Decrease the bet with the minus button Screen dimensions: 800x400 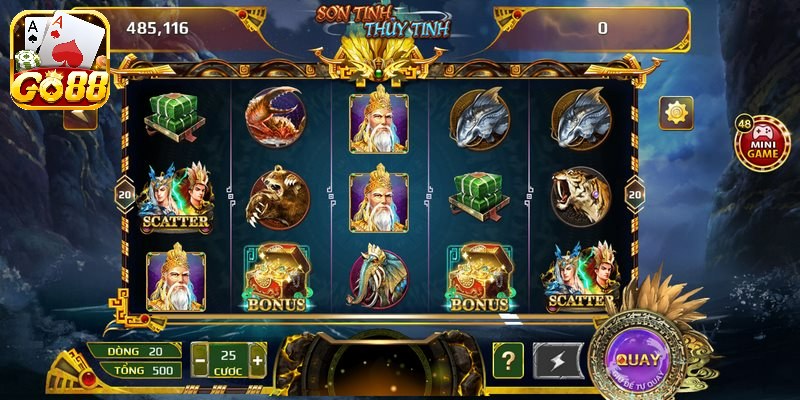click(x=200, y=359)
